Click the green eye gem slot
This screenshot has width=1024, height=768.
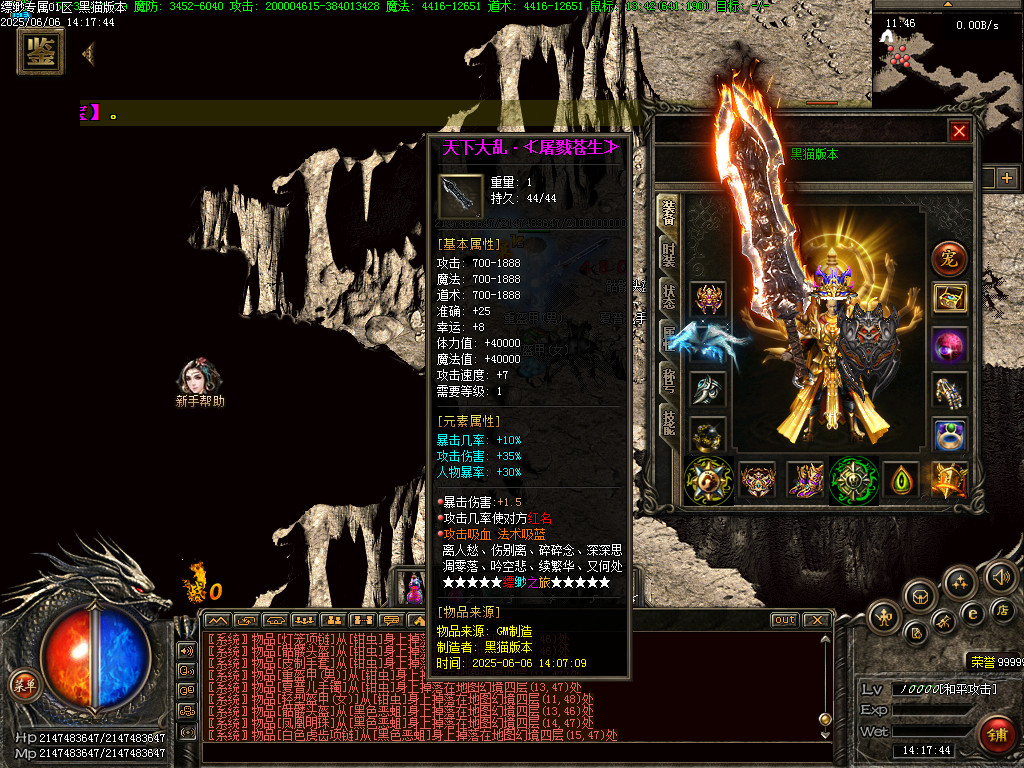[x=902, y=480]
